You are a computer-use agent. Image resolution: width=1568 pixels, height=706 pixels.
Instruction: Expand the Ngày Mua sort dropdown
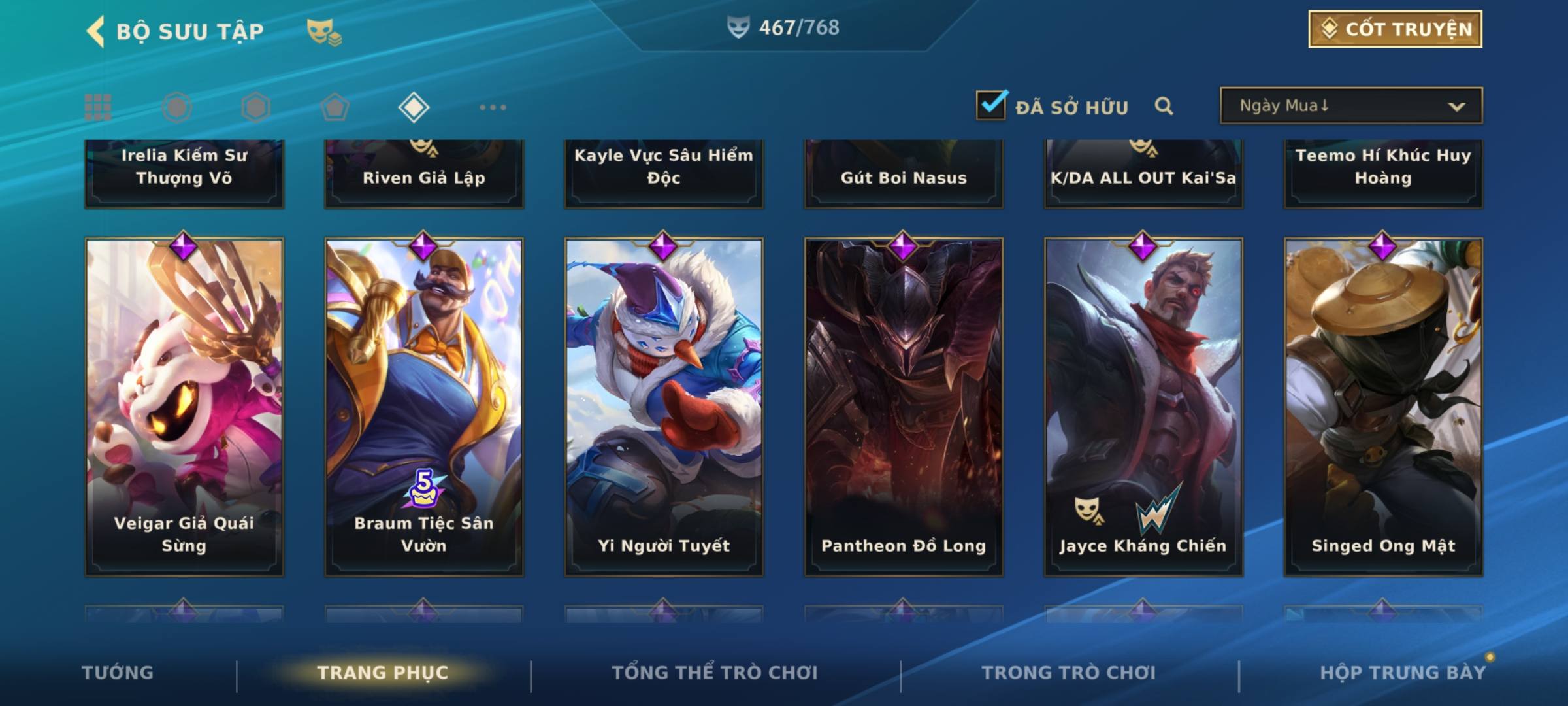[1351, 106]
